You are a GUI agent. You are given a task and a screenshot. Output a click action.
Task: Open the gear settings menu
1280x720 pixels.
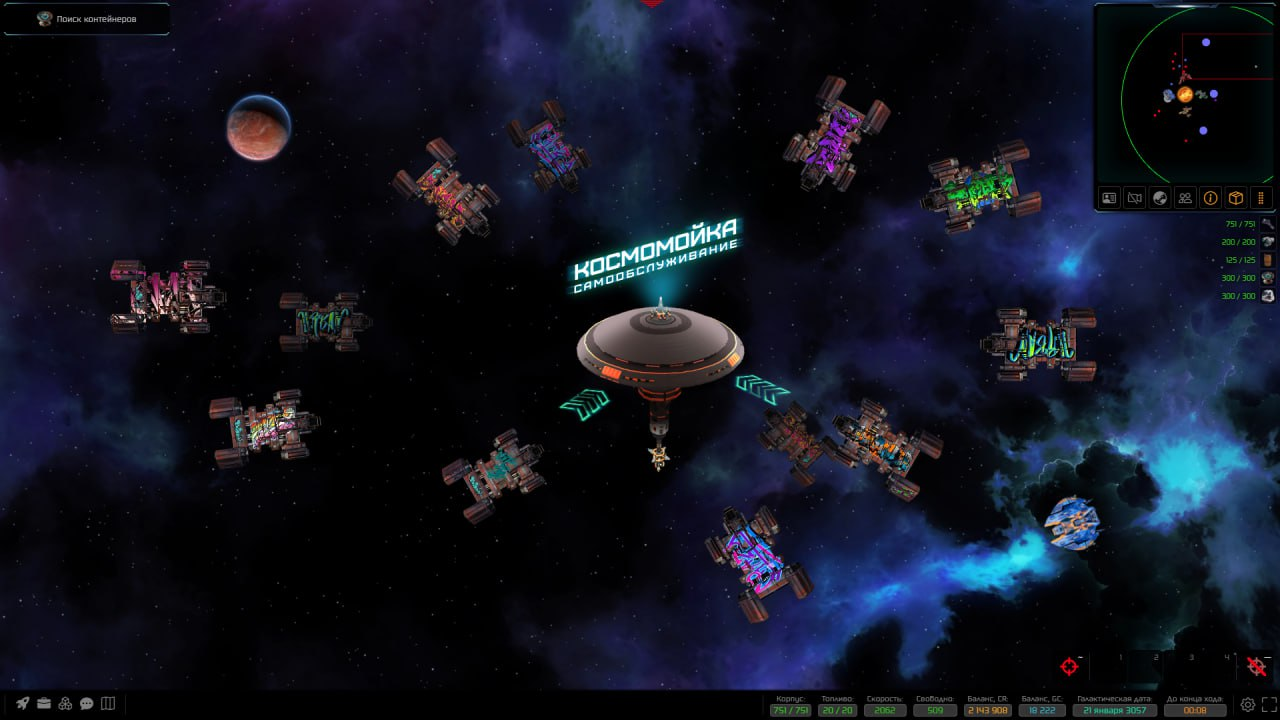point(1248,704)
